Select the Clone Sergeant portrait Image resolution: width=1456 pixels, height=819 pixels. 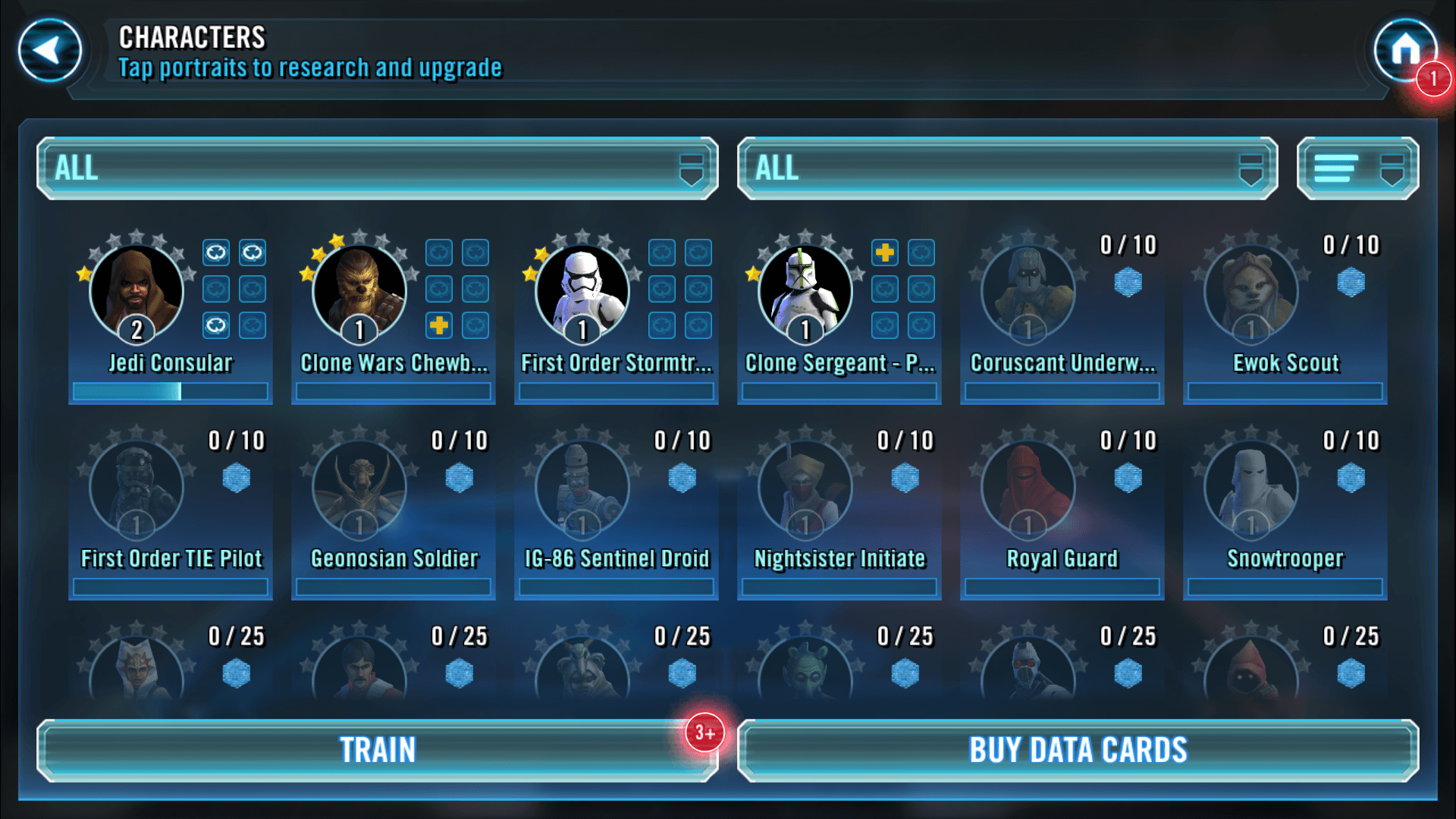[805, 293]
